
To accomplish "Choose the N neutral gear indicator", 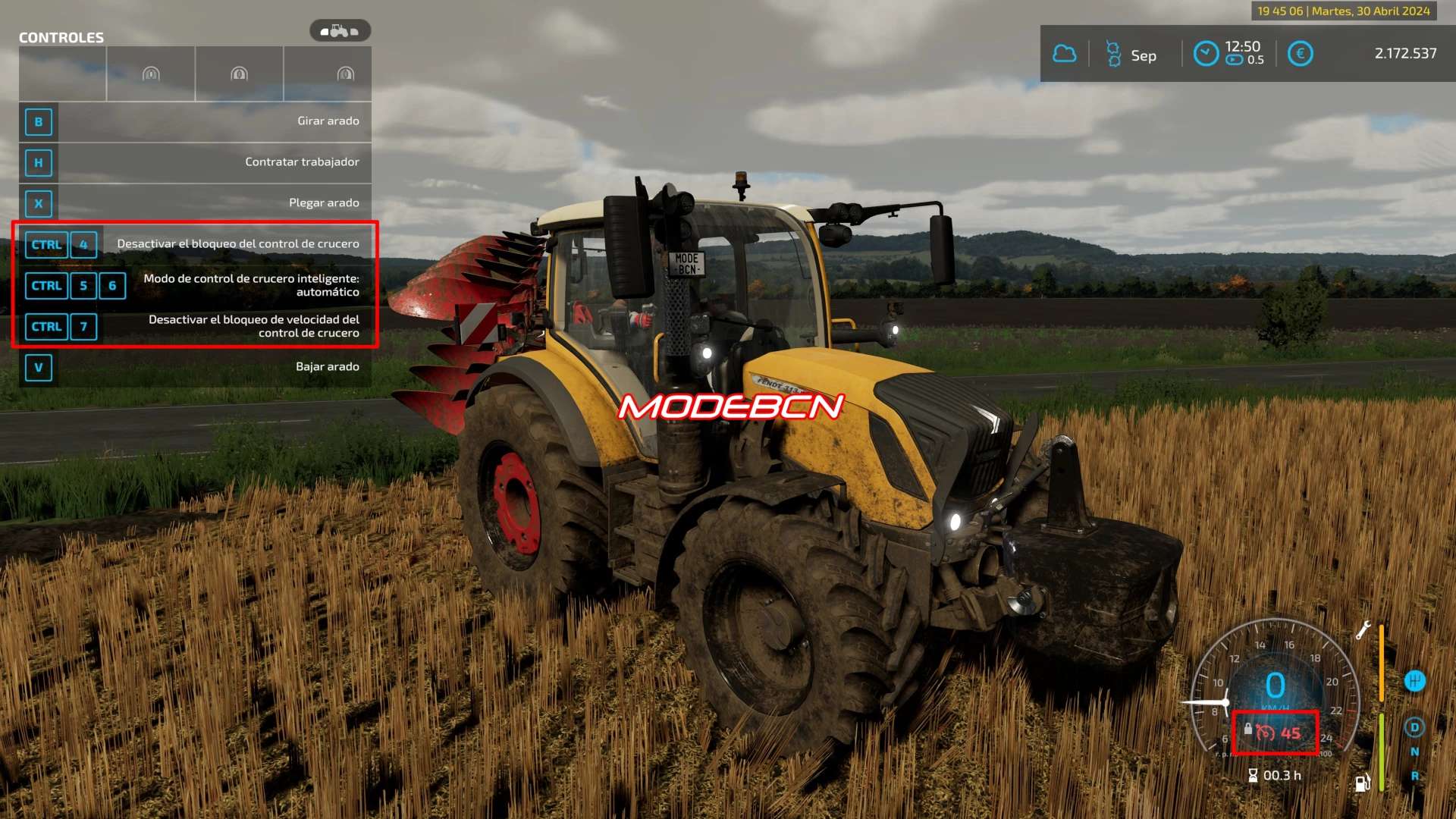I will pos(1414,752).
